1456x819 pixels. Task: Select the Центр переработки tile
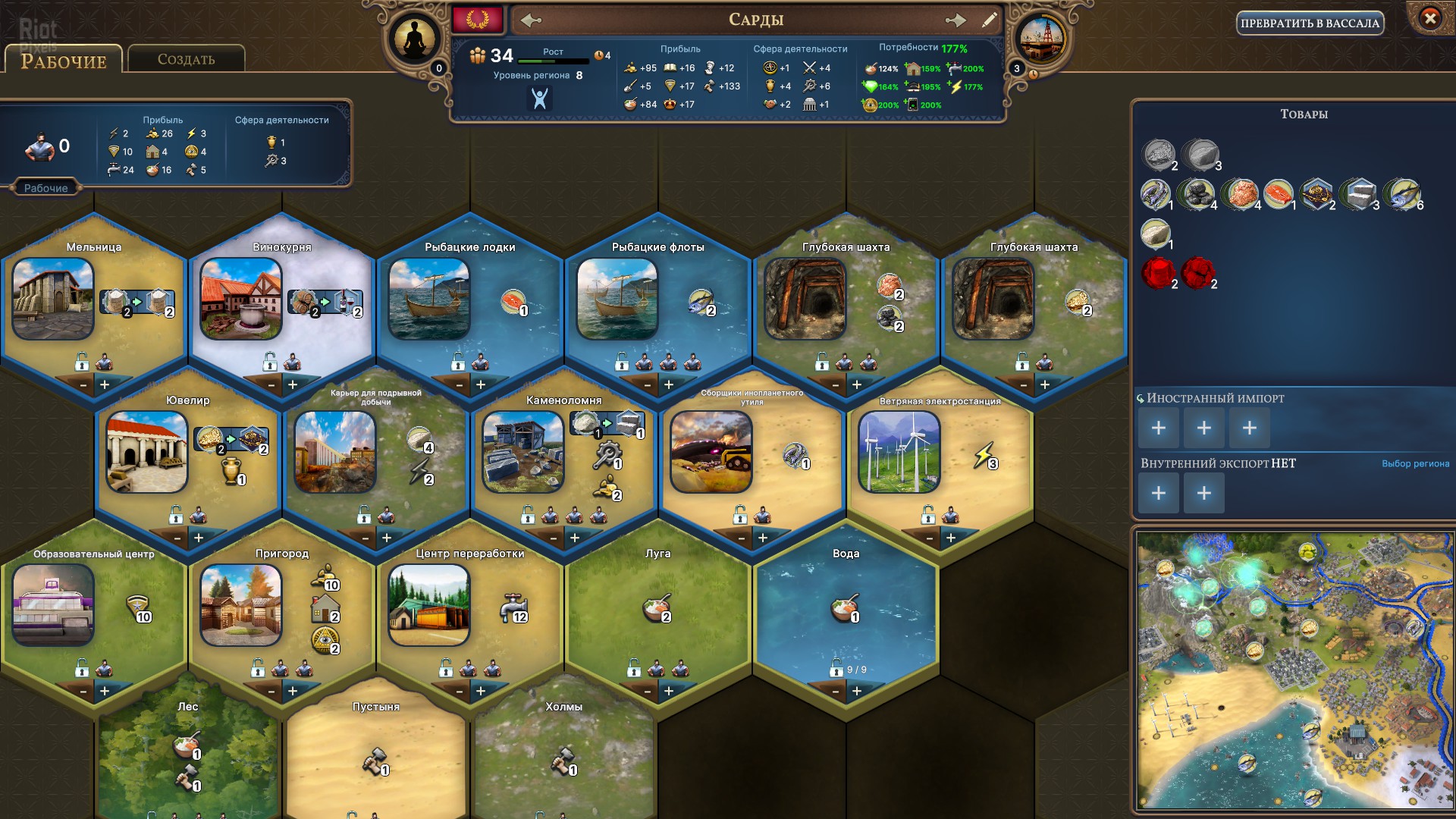tap(429, 605)
